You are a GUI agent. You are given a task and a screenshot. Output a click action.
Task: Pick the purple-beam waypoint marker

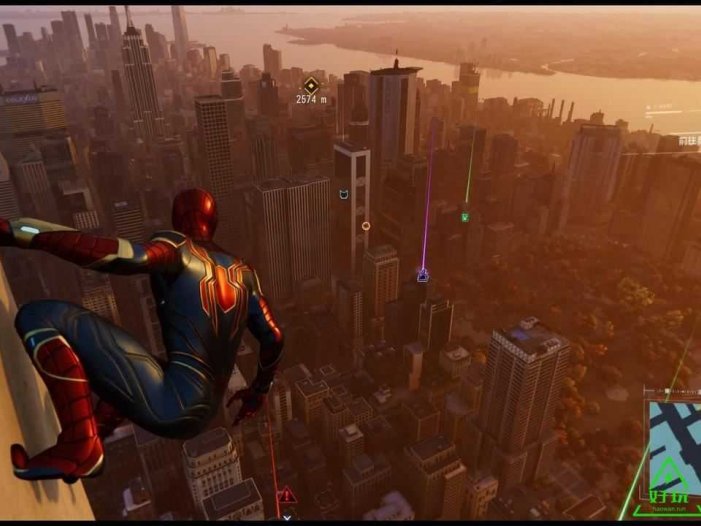423,274
